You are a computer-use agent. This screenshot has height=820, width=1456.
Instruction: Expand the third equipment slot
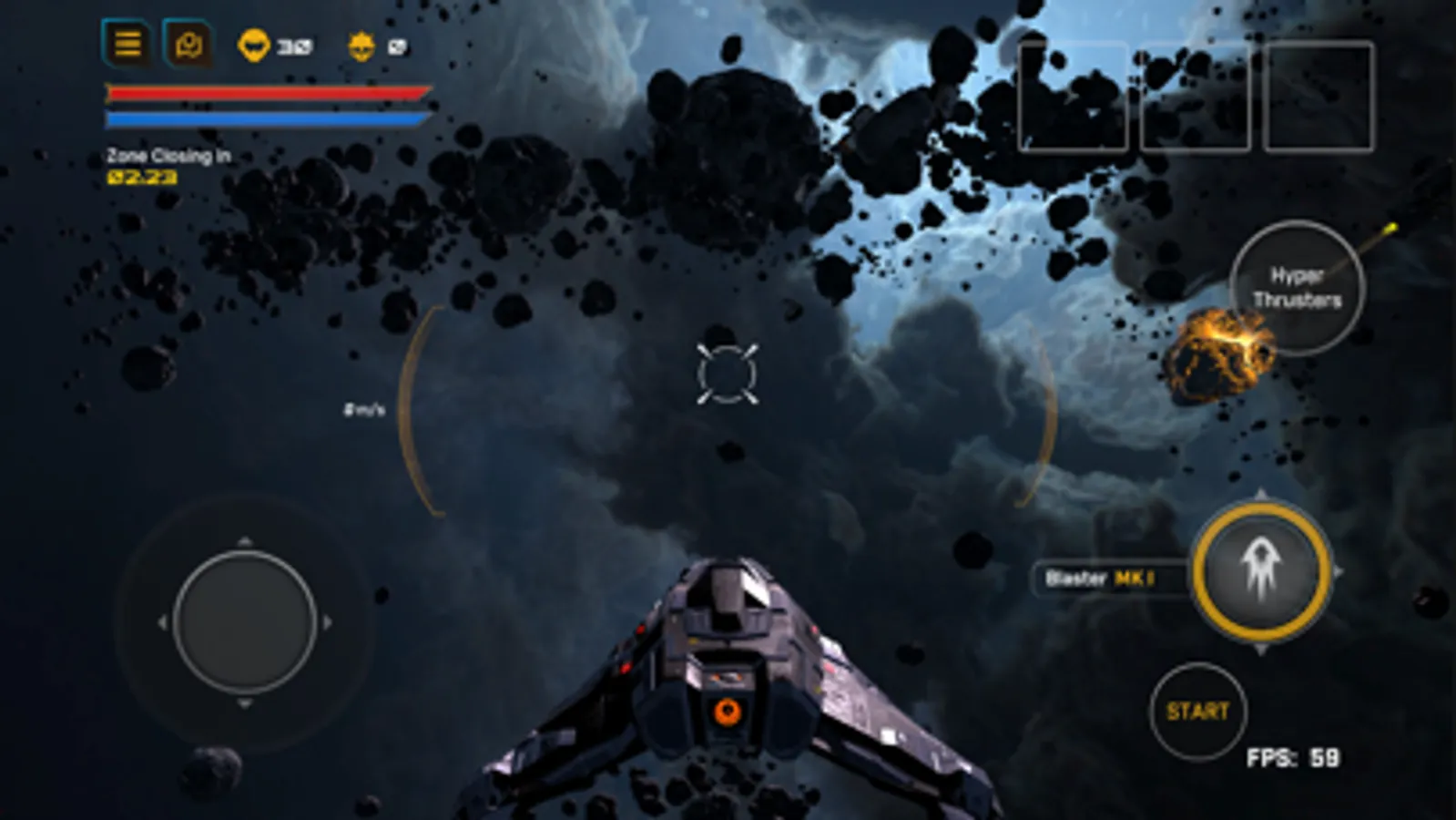1317,97
